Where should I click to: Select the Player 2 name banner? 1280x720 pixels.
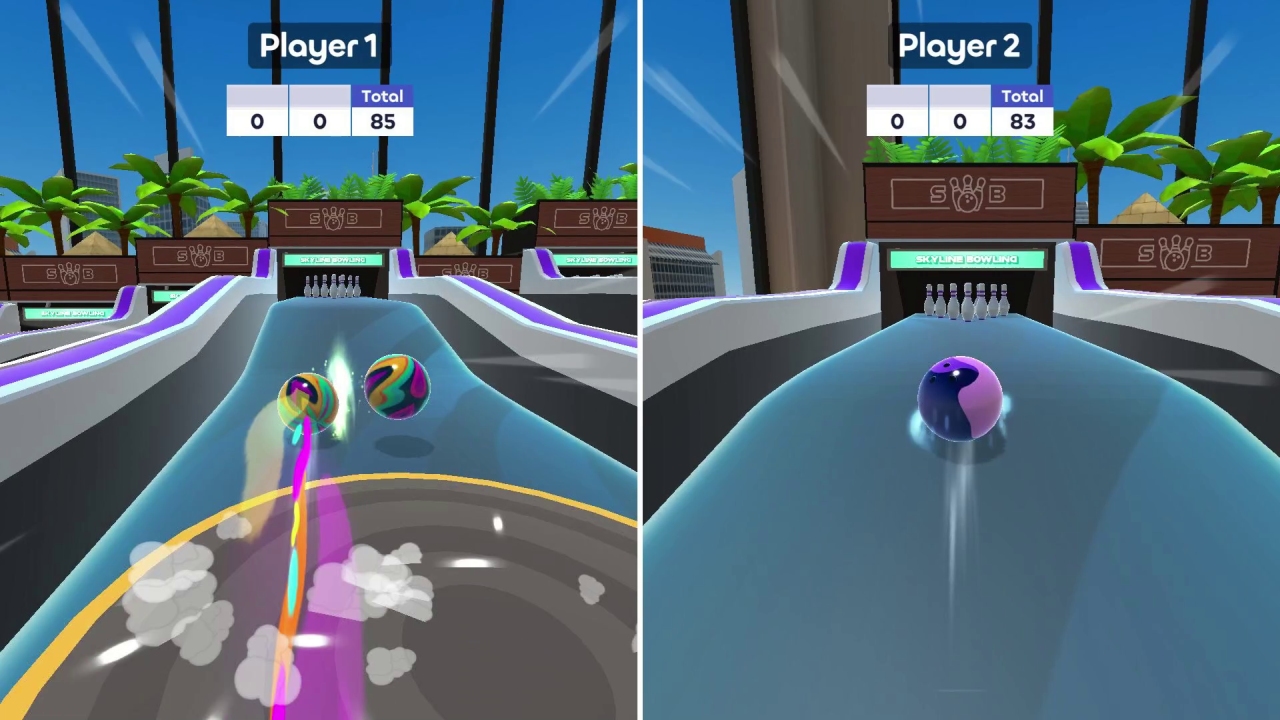pyautogui.click(x=959, y=45)
